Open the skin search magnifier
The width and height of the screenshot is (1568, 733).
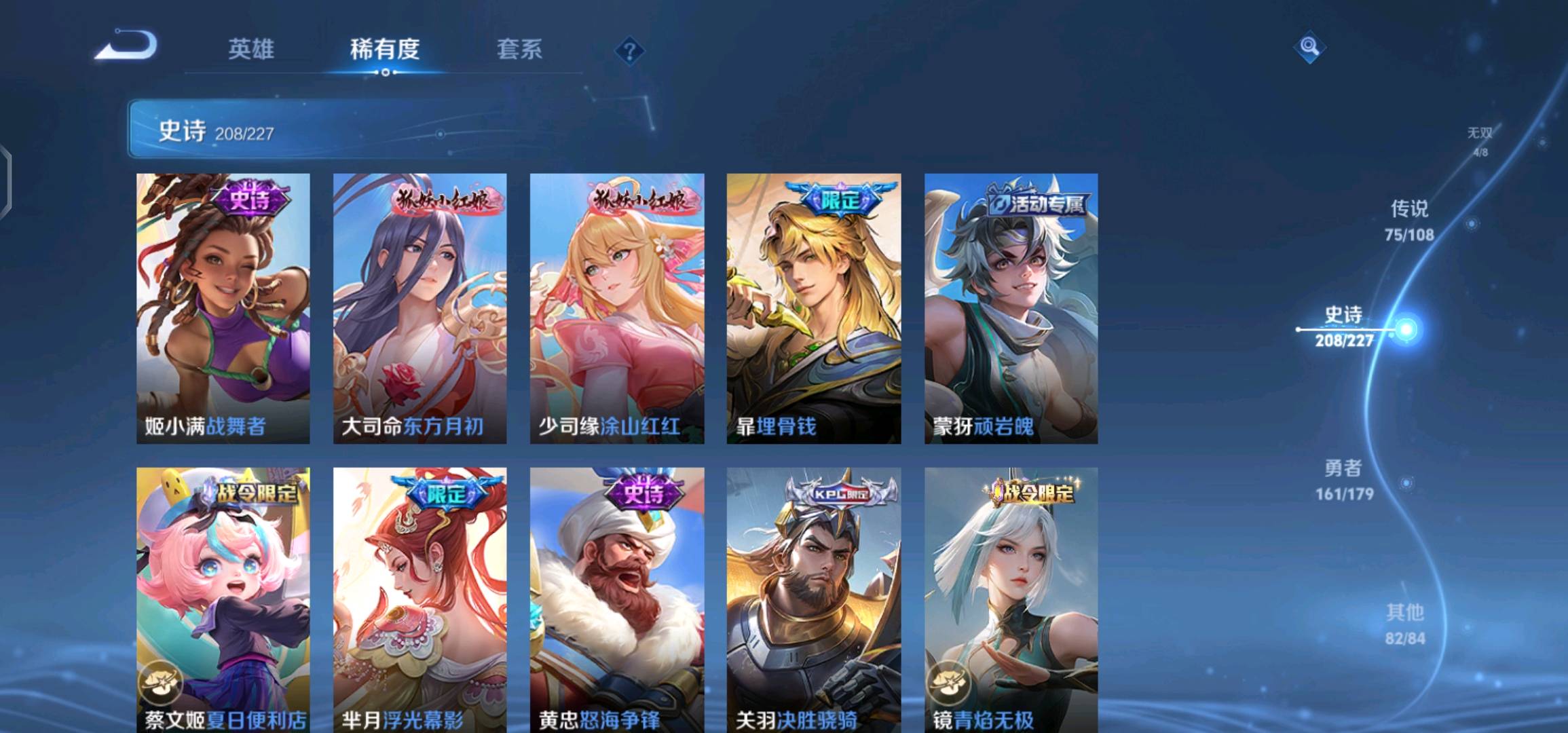click(x=1309, y=47)
